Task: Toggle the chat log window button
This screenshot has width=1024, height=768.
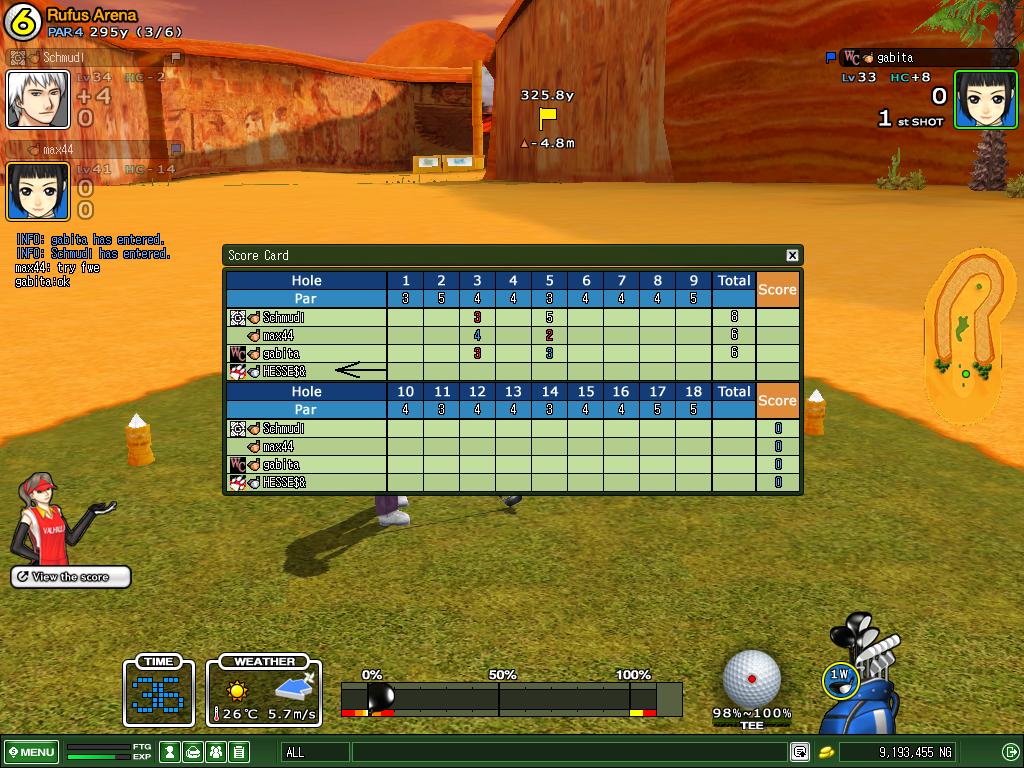Action: tap(800, 752)
